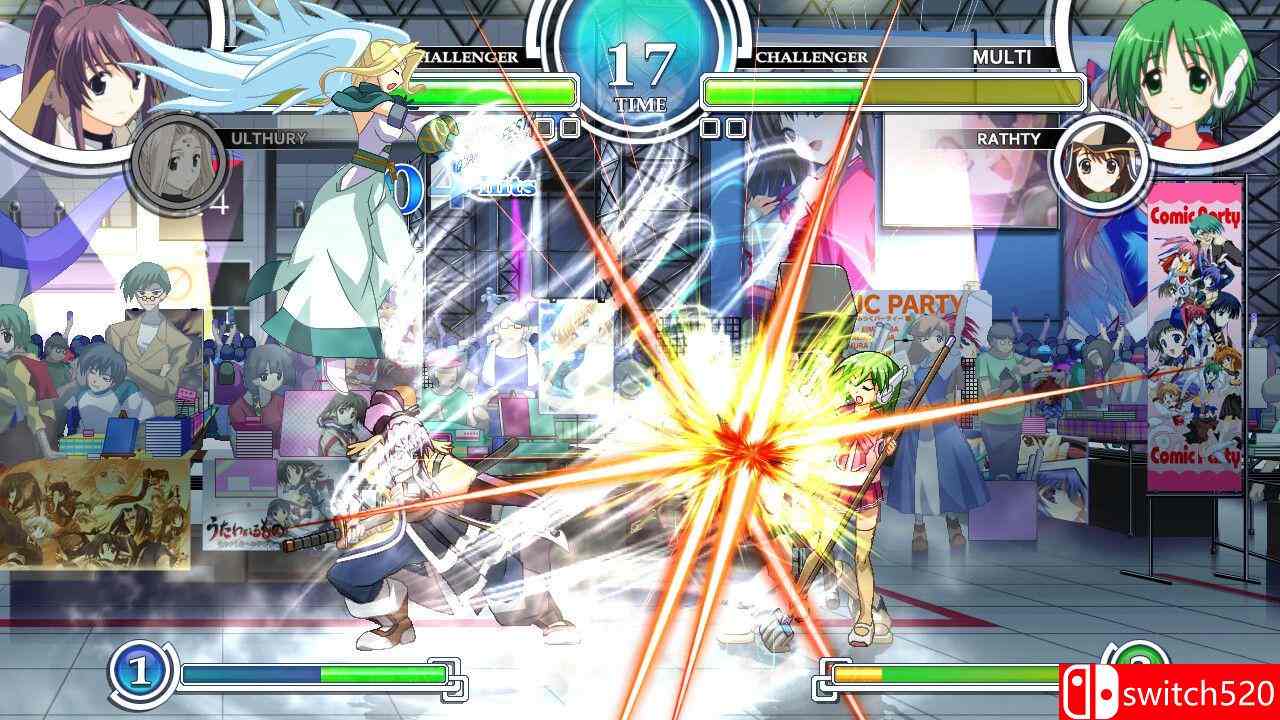Toggle a round indicator box under the right healthbar

point(710,126)
